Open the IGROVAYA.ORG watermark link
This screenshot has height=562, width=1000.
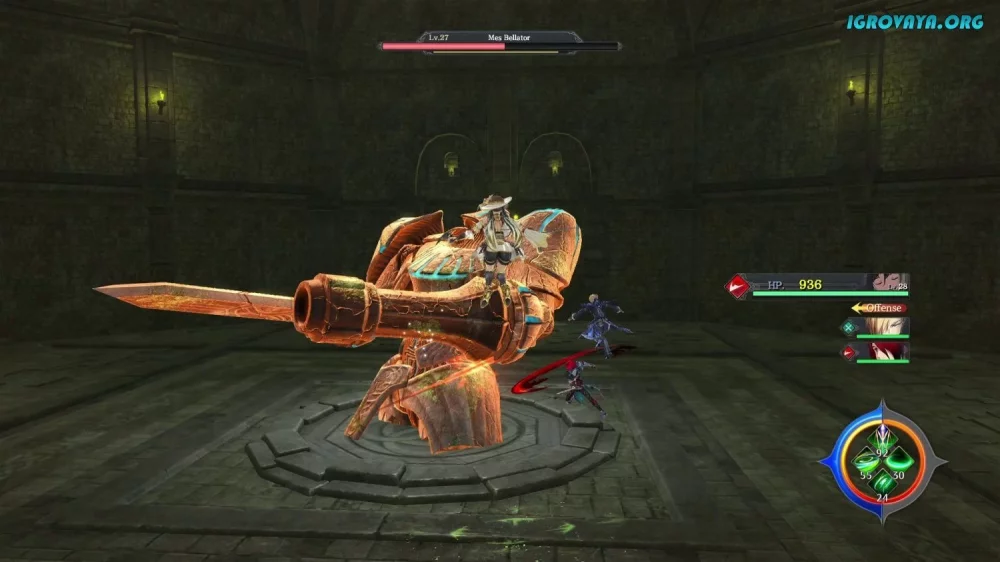(914, 21)
